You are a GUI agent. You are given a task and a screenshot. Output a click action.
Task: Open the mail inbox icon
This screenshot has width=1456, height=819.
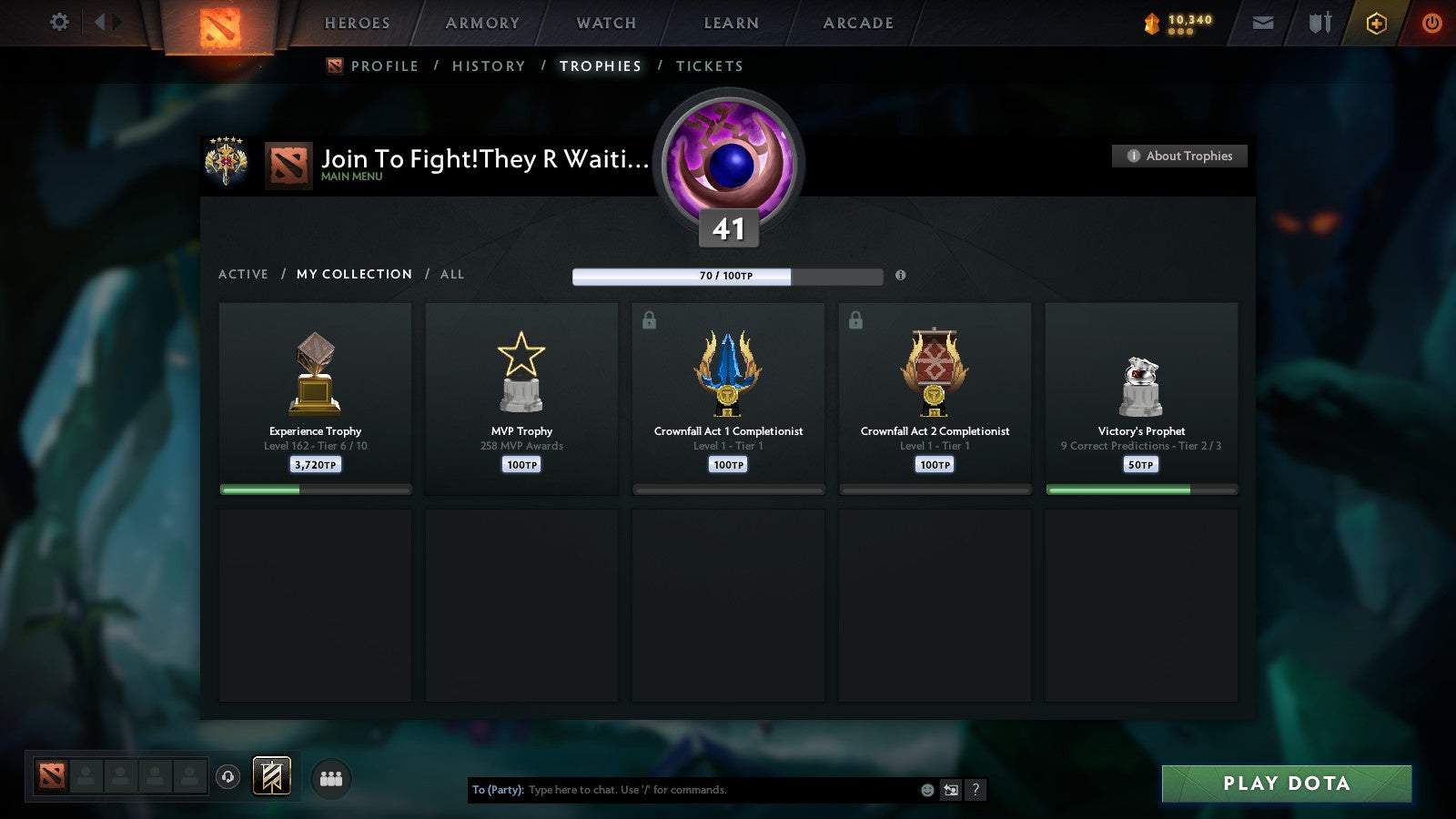pyautogui.click(x=1265, y=23)
